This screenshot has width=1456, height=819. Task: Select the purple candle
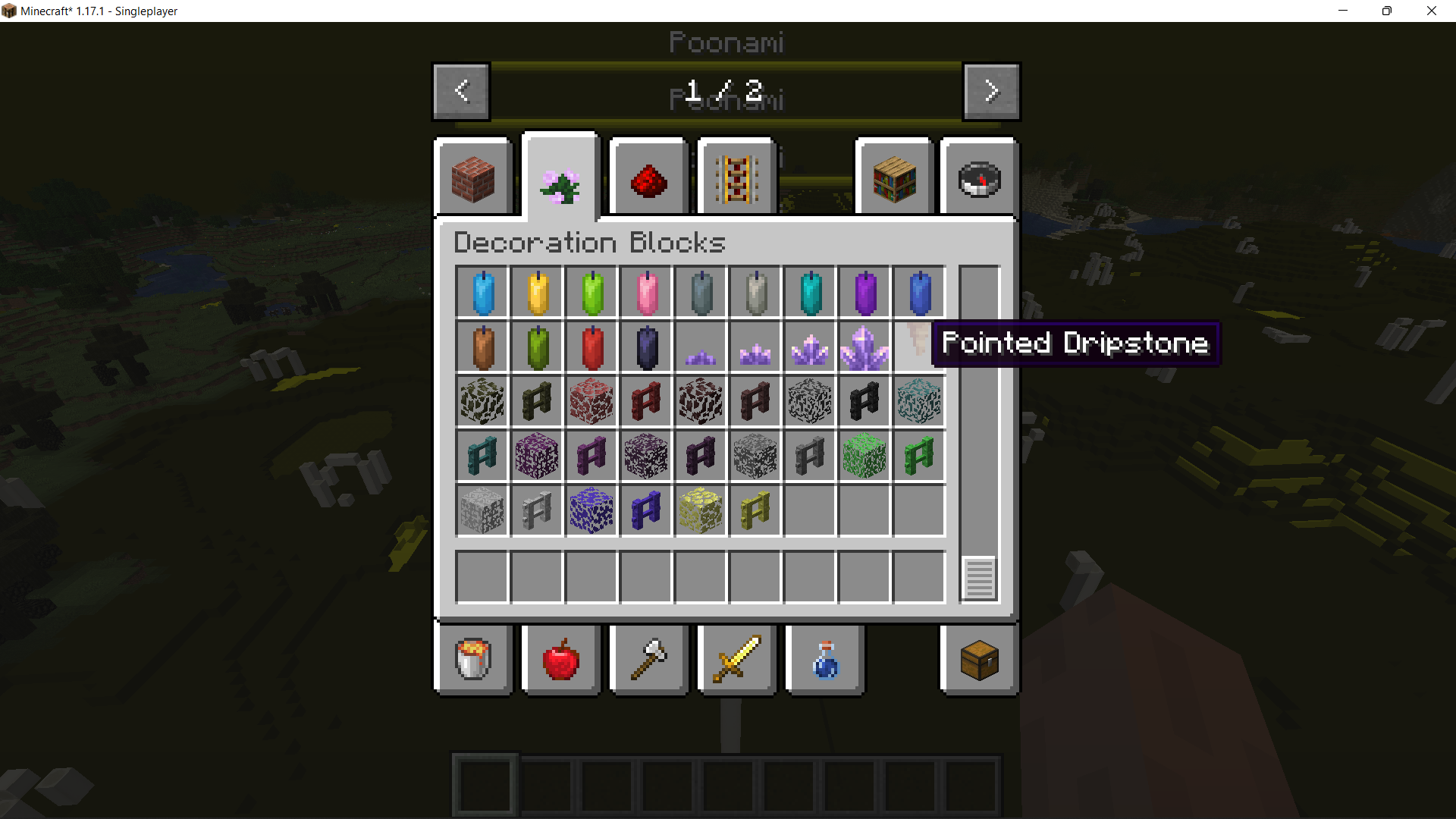click(864, 292)
